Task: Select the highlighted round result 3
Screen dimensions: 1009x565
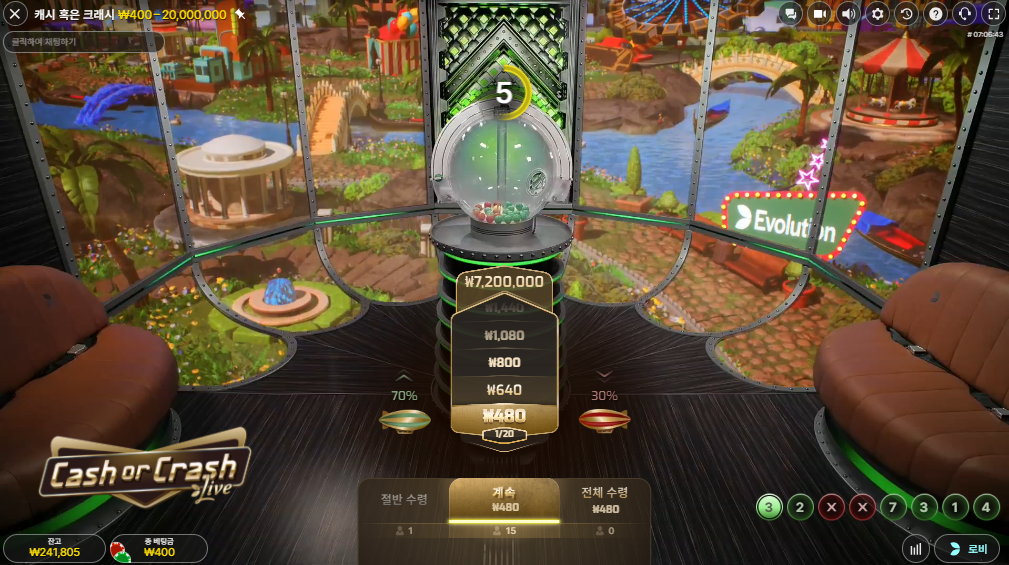Action: coord(768,507)
